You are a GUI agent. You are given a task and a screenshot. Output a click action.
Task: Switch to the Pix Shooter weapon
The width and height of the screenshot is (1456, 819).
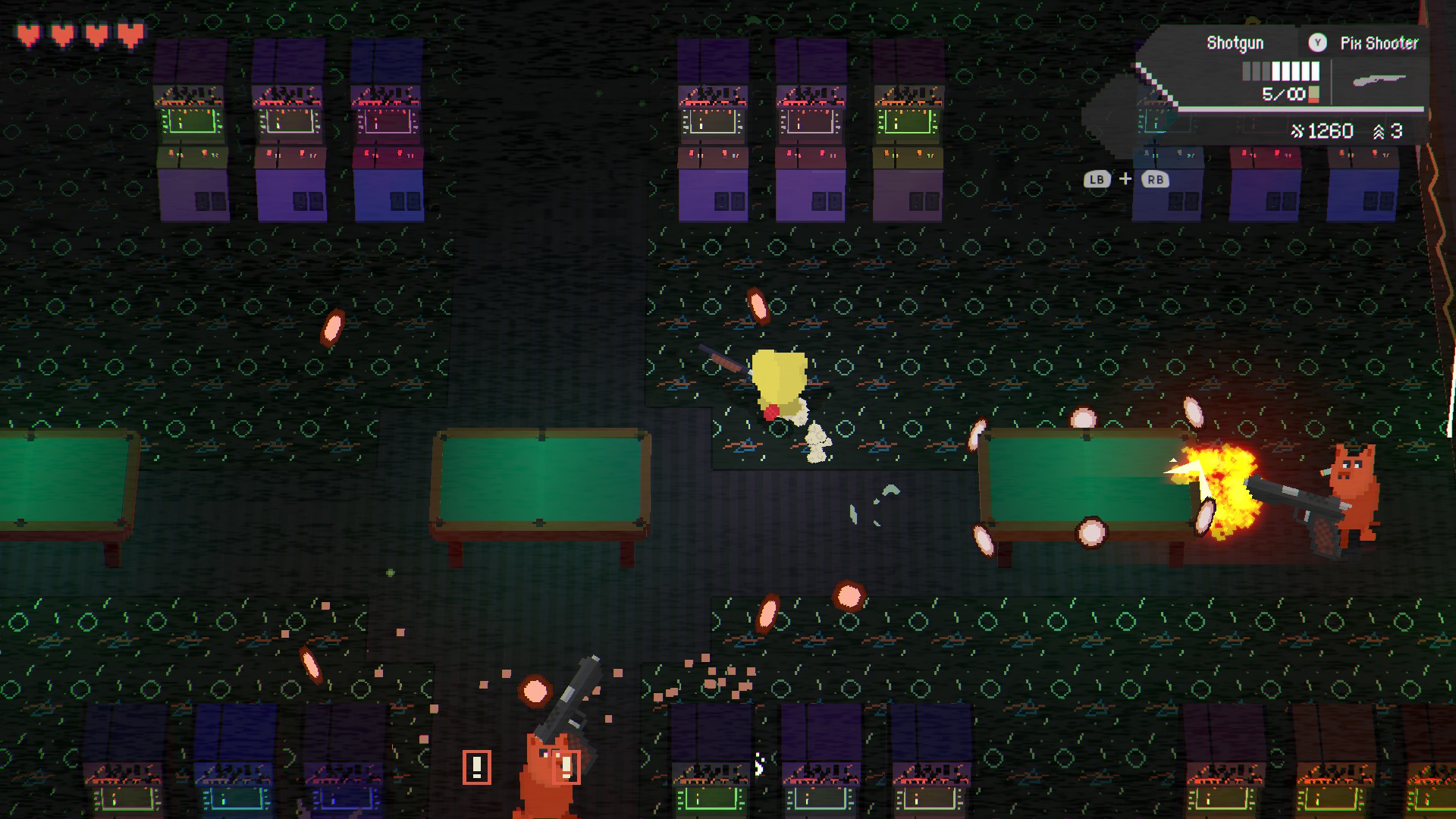click(1378, 43)
